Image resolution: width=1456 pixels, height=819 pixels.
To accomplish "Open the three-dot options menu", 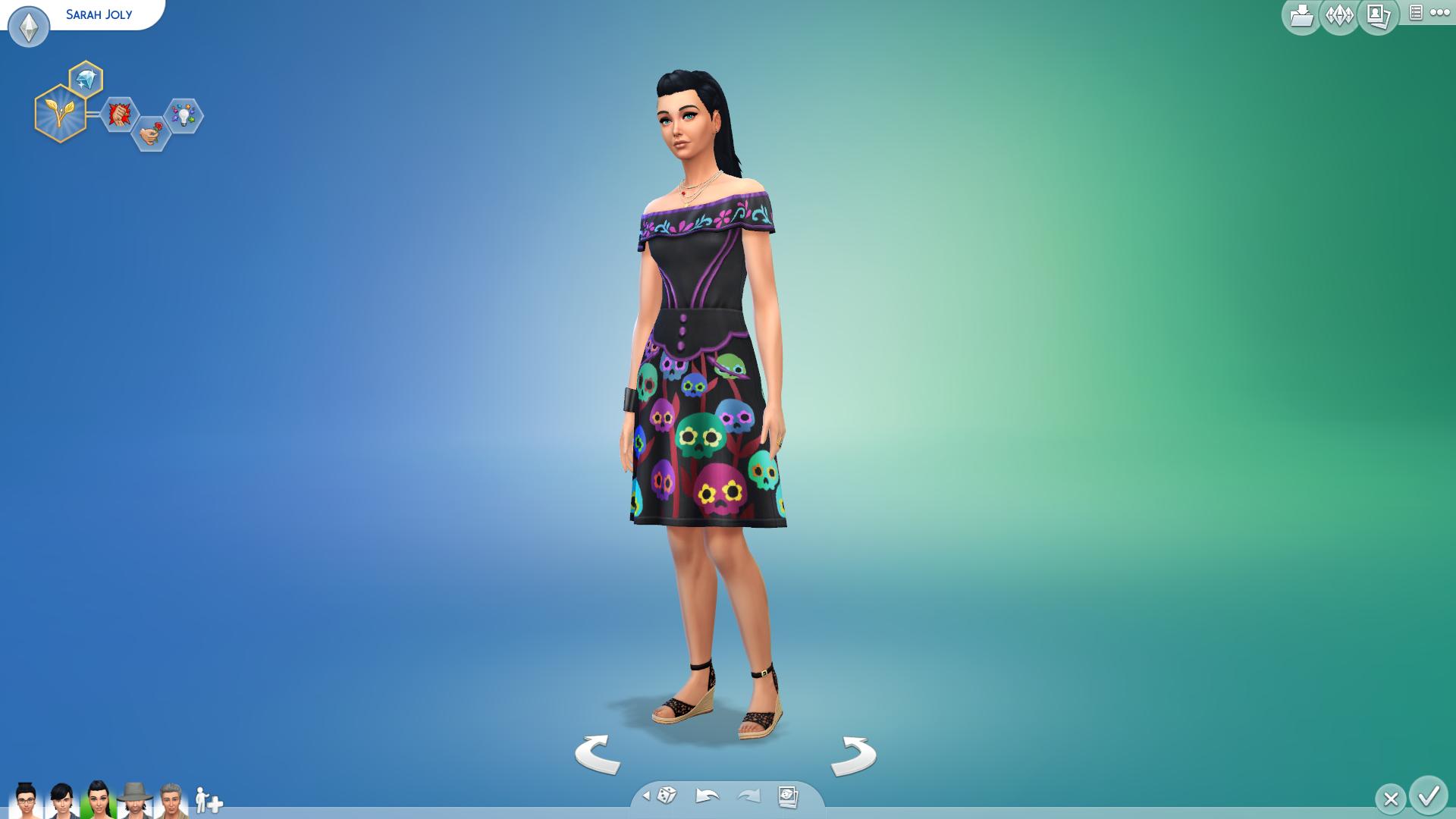I will 1439,13.
